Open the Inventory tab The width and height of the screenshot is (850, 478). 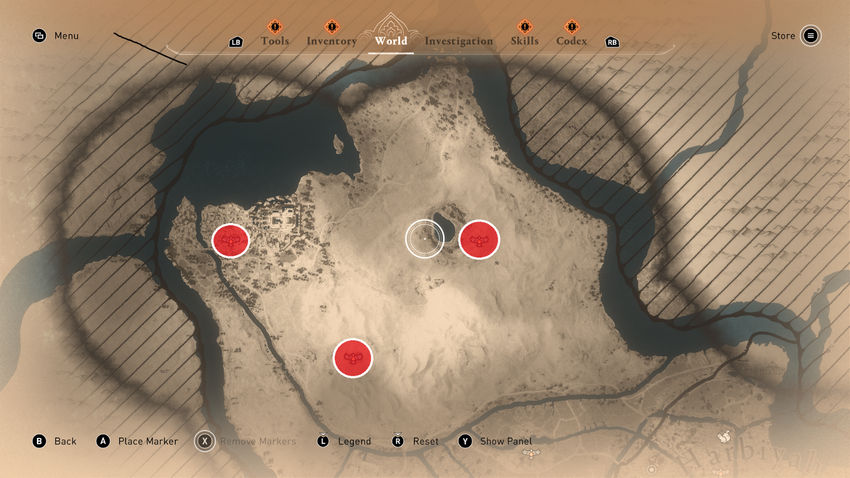[x=331, y=41]
